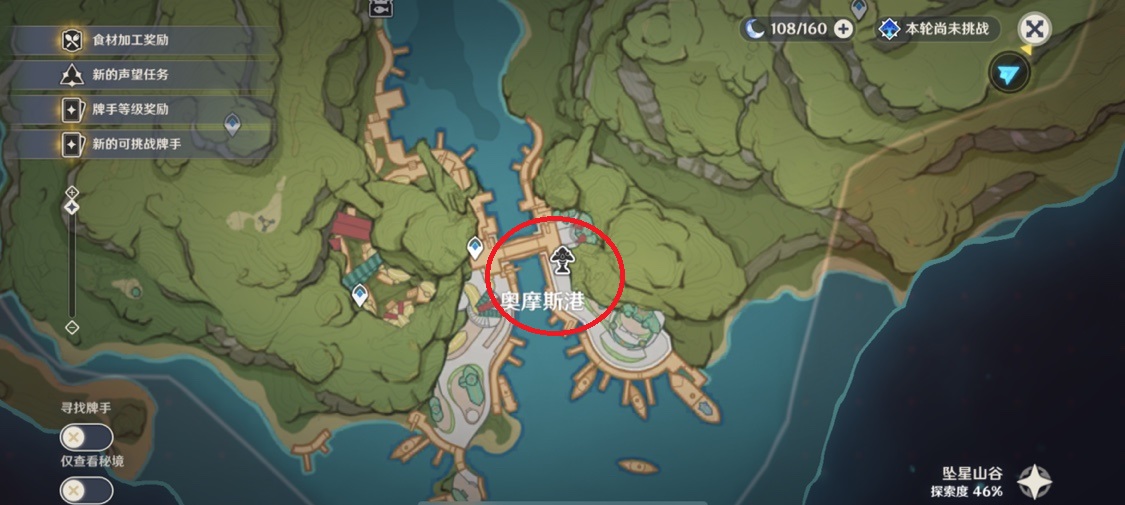Toggle the 仅查看秘境 switch

tap(86, 490)
